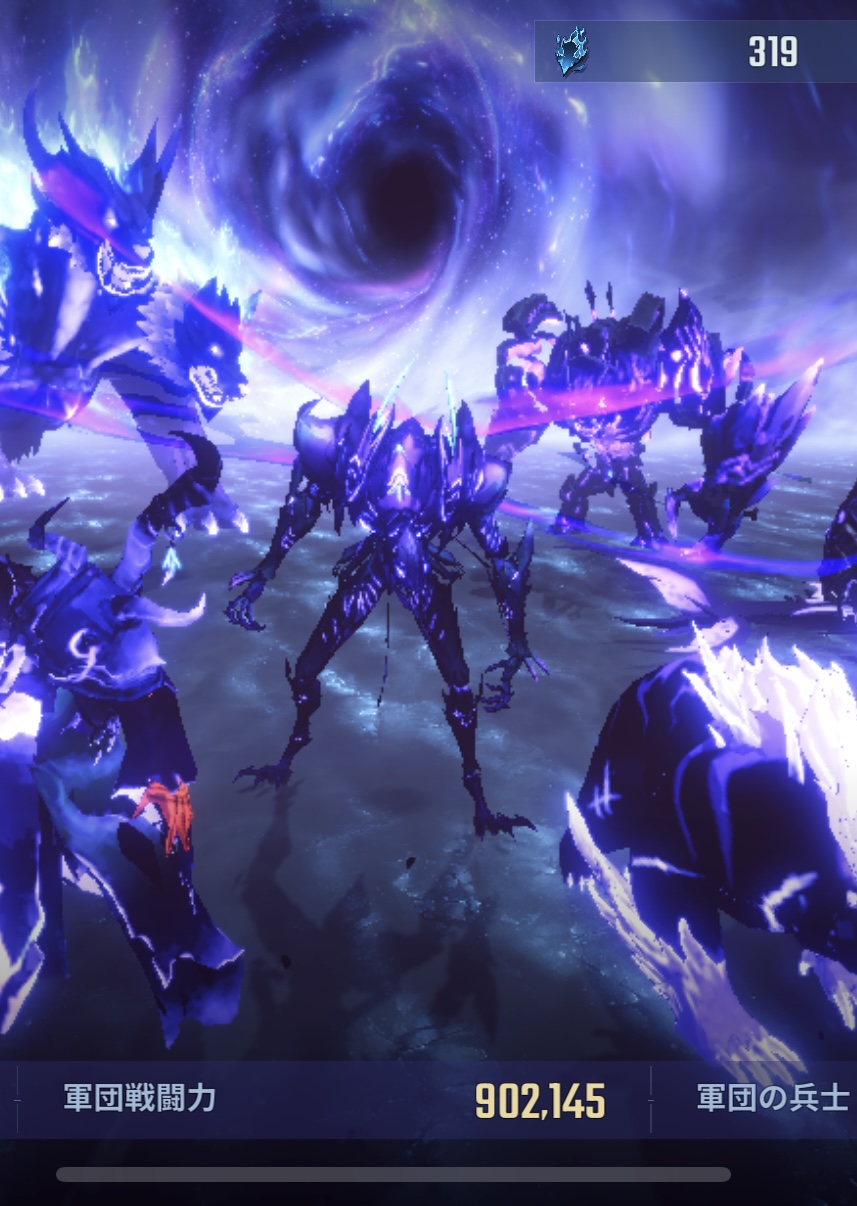Screen dimensions: 857x1206
Task: Click the horizontal scrollbar at the bottom
Action: 393,1174
